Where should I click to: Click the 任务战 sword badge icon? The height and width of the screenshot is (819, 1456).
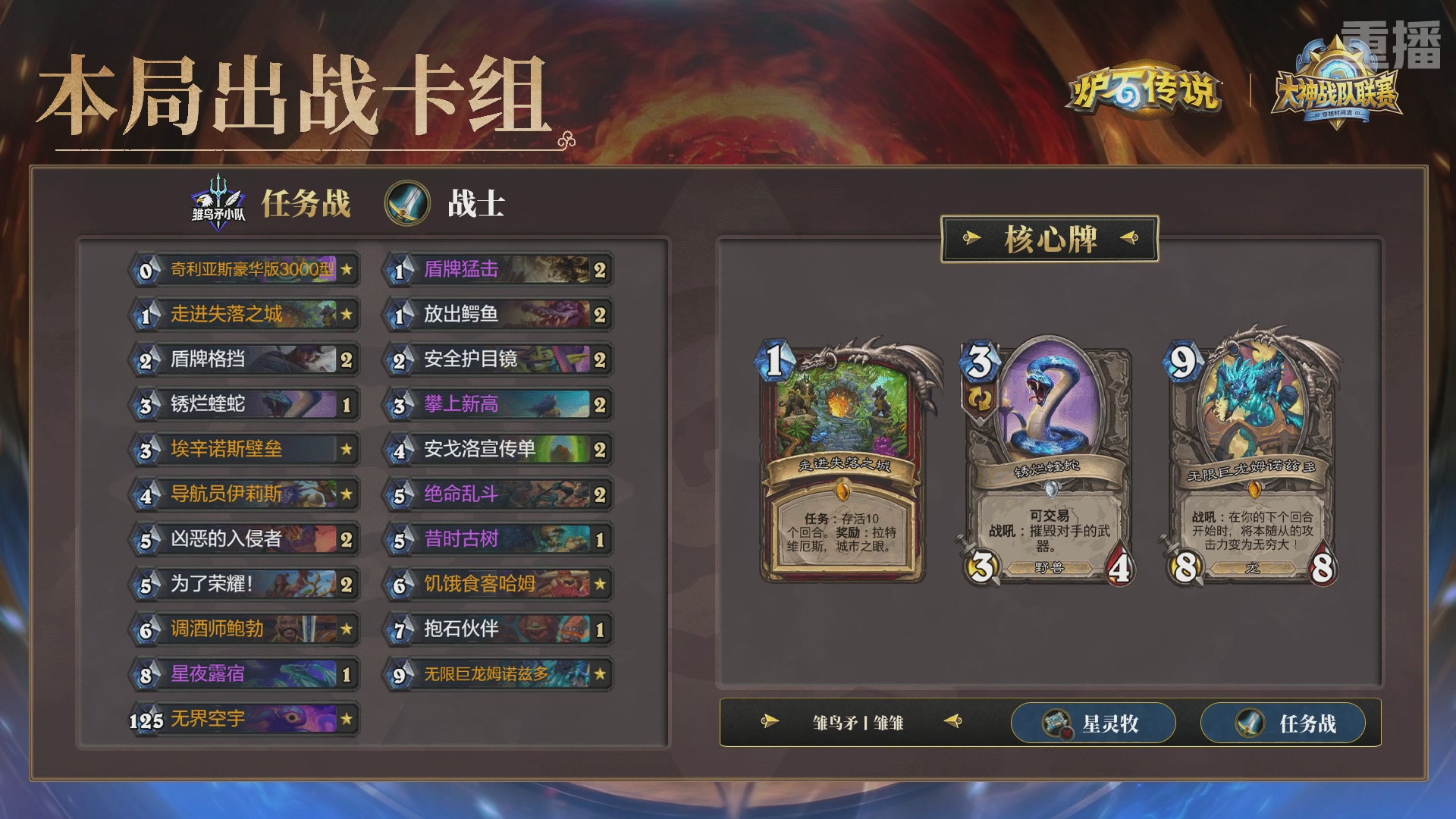(1245, 723)
